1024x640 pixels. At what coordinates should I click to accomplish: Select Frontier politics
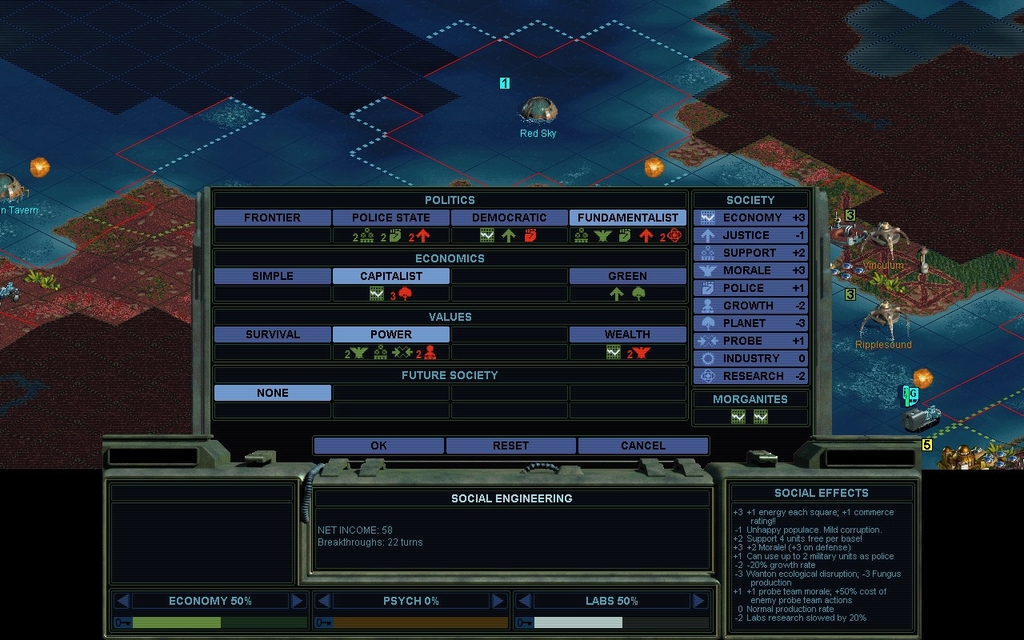272,218
